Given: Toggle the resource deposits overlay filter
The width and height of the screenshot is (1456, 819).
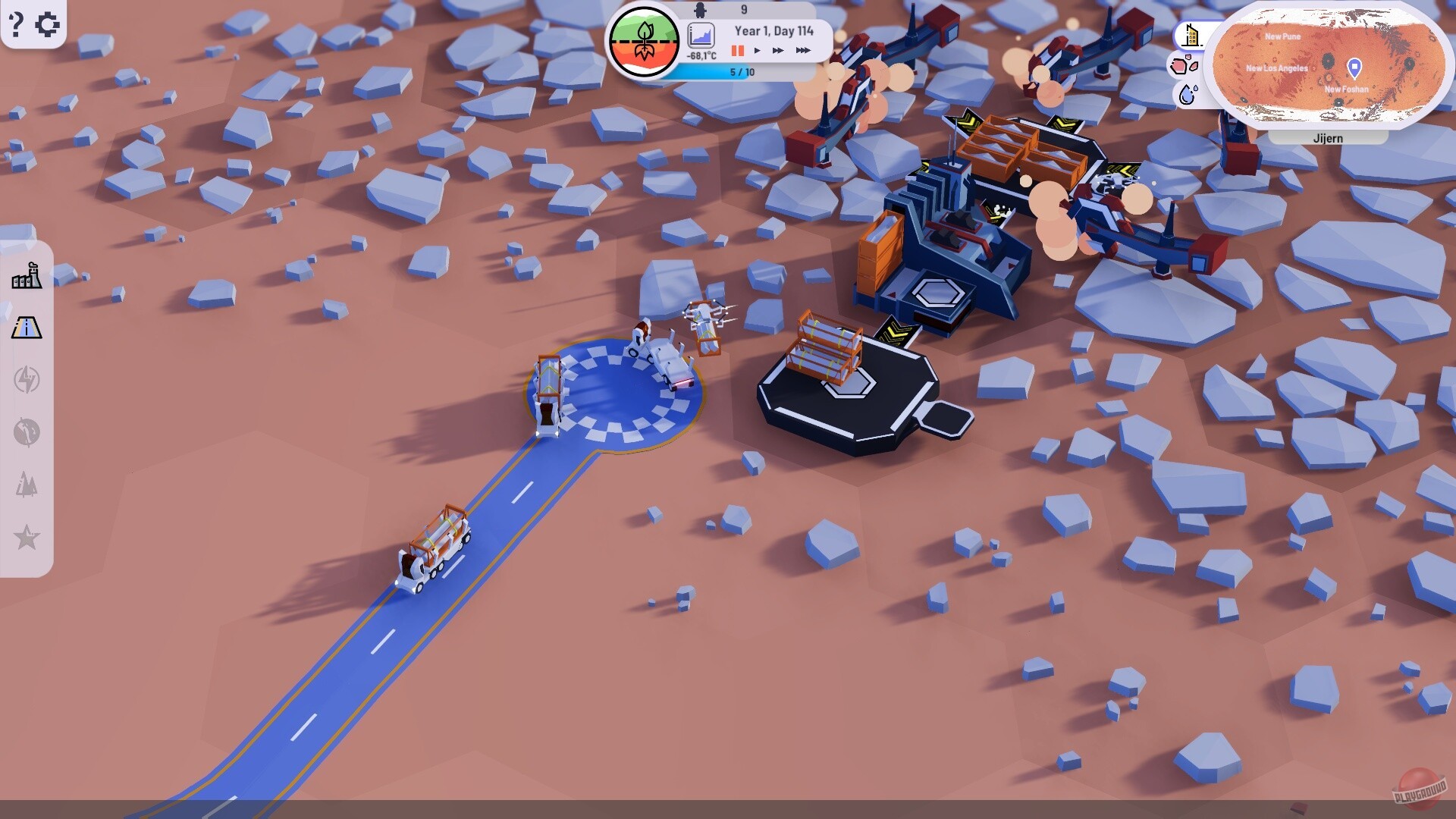Looking at the screenshot, I should point(1185,66).
